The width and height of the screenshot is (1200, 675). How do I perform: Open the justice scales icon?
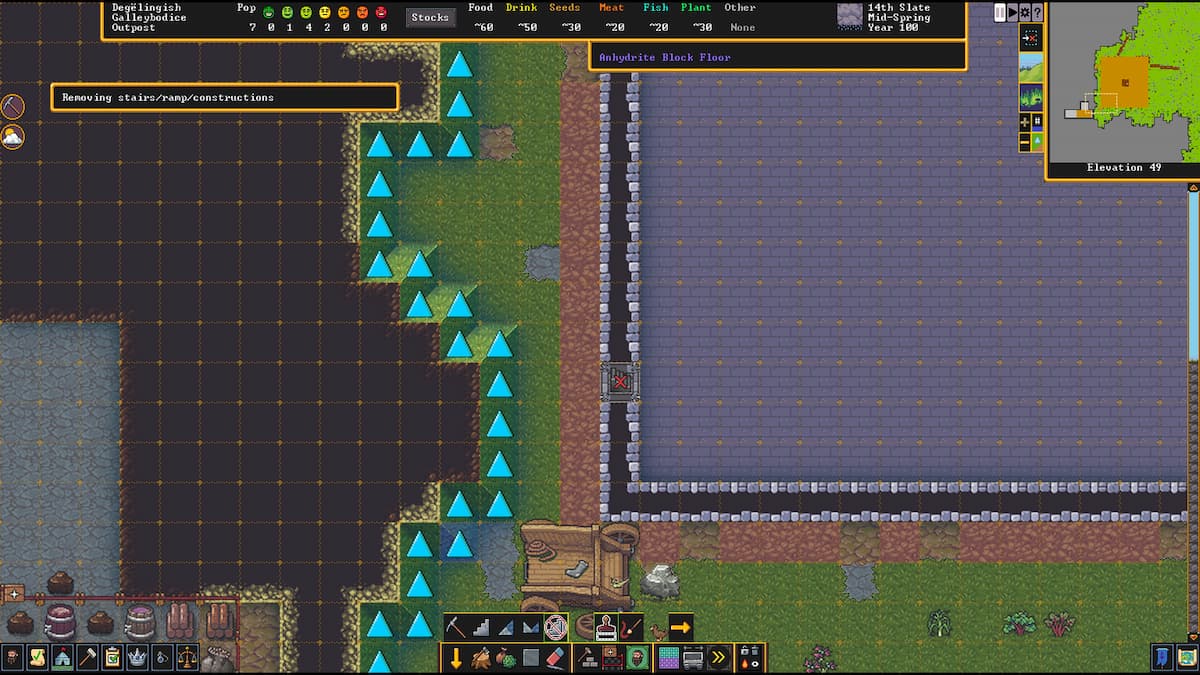tap(187, 657)
